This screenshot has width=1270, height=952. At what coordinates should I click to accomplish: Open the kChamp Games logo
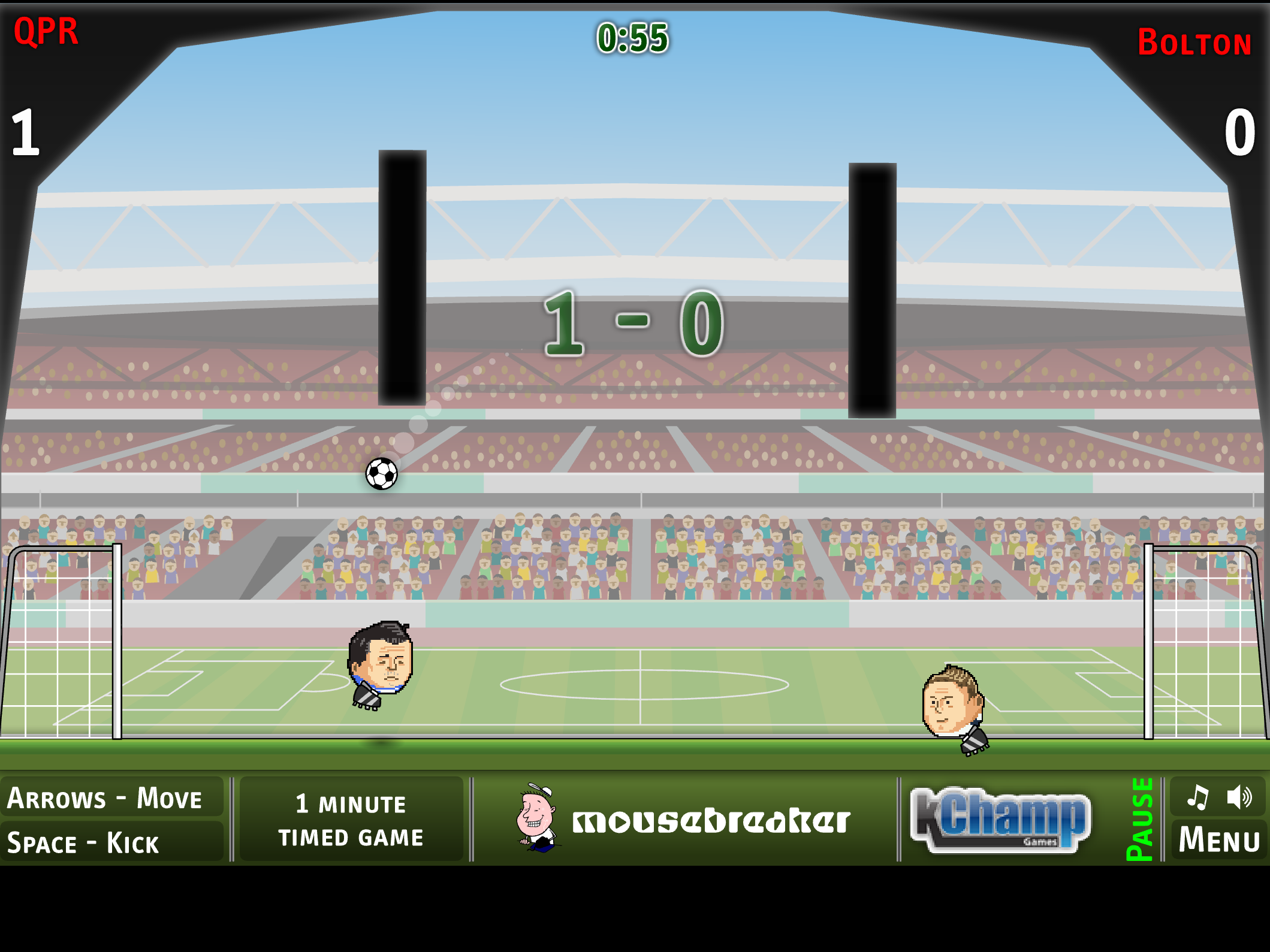[1000, 821]
